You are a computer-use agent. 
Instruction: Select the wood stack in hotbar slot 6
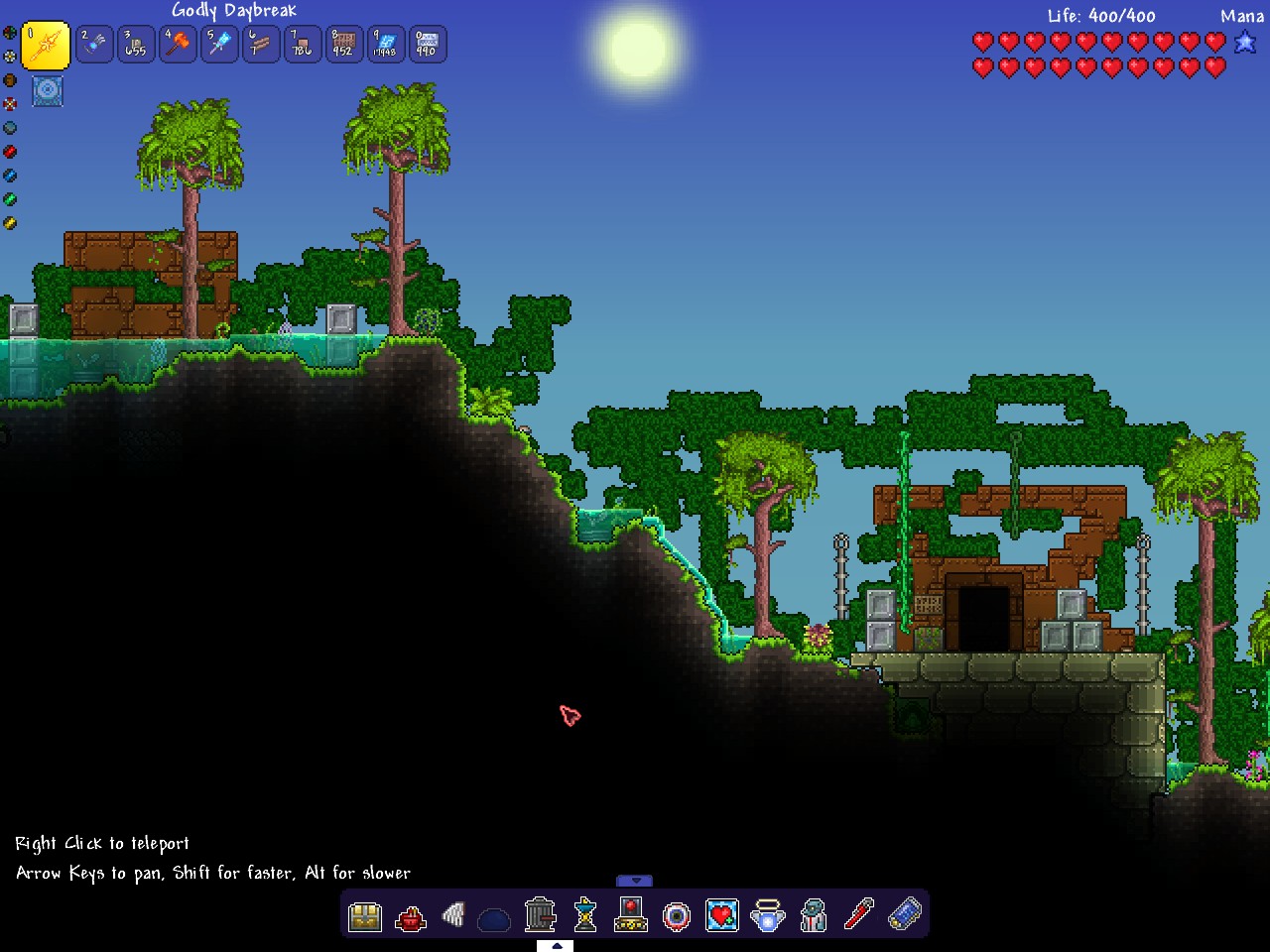pos(261,45)
